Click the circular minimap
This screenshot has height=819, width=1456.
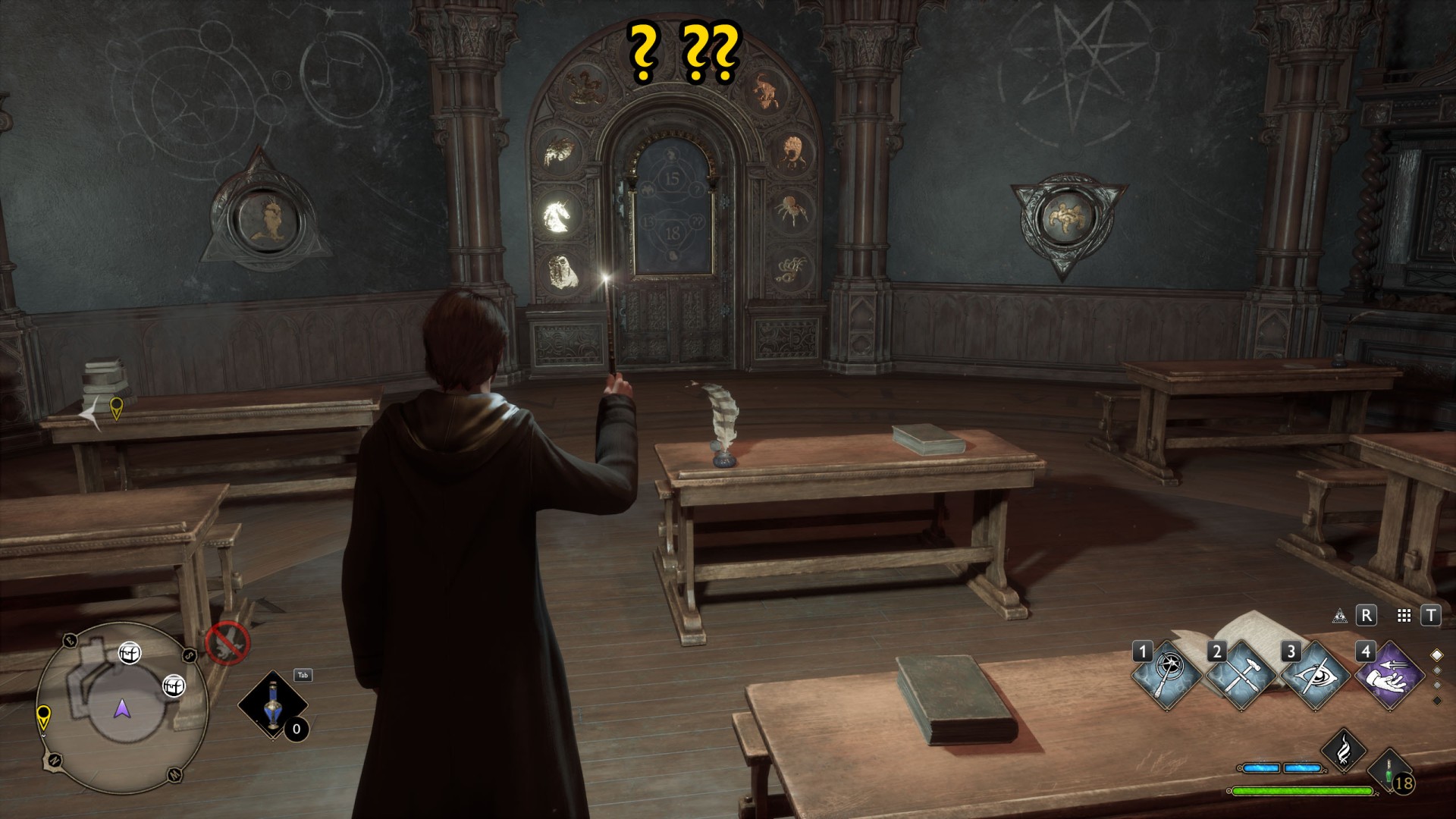[x=122, y=708]
